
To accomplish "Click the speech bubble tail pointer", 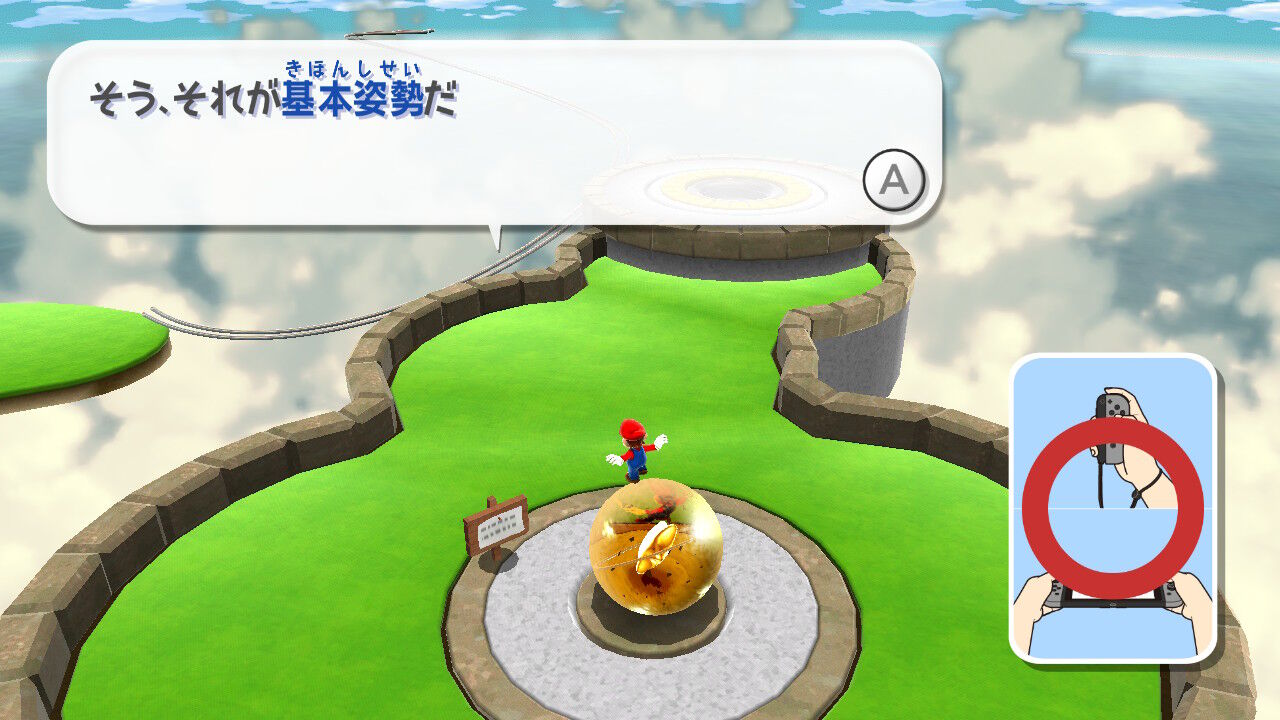I will 497,235.
